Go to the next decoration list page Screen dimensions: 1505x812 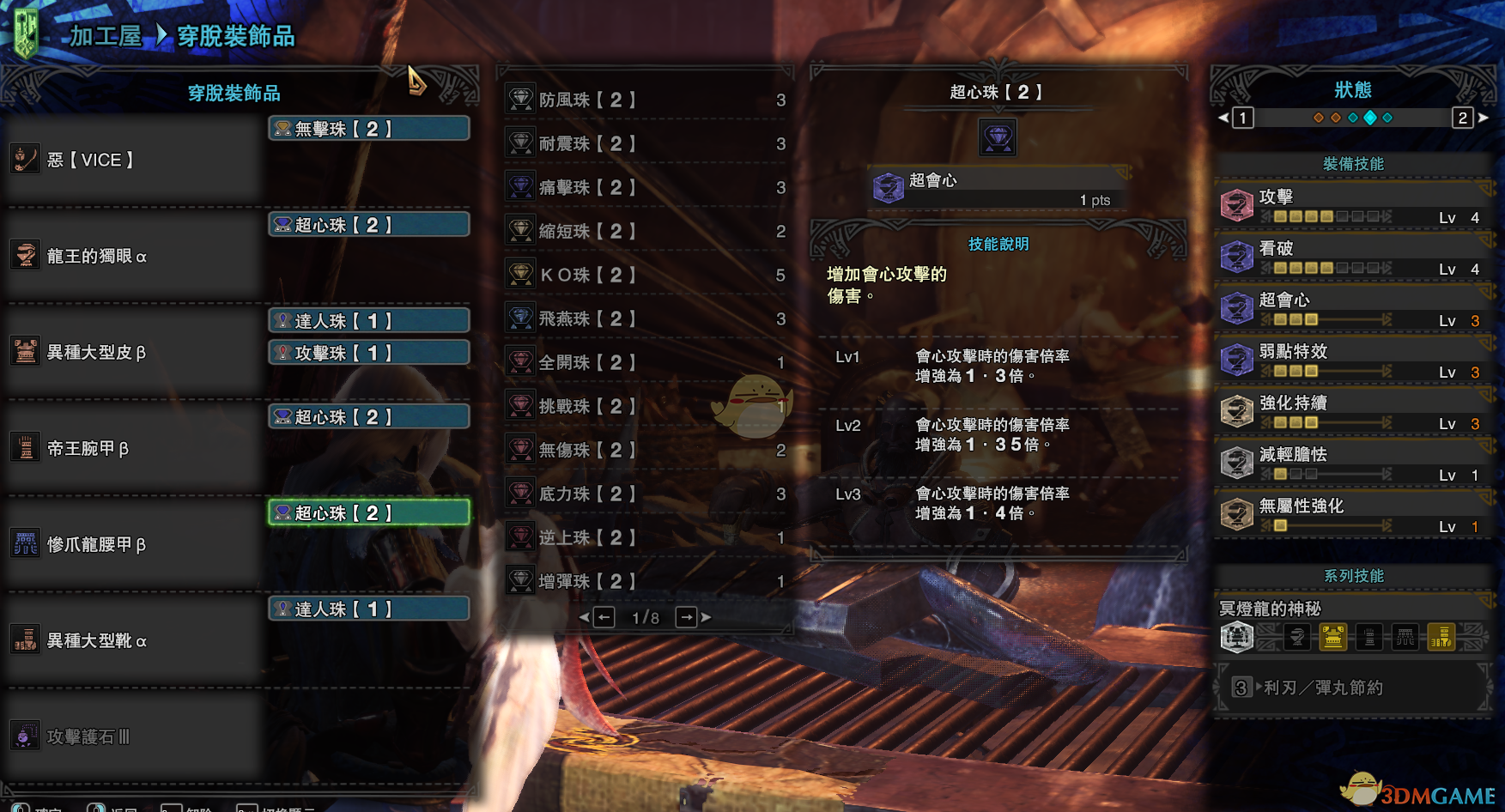pos(687,617)
